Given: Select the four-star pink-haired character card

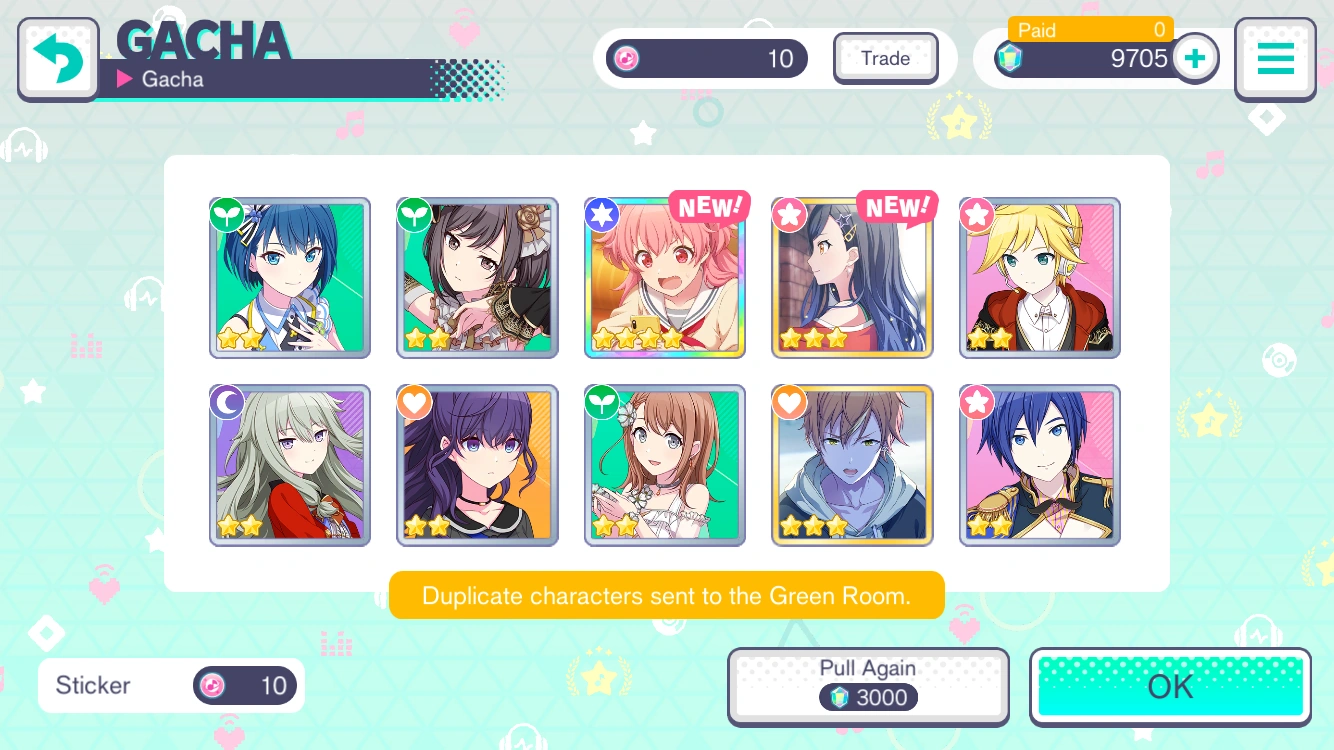Looking at the screenshot, I should tap(664, 278).
